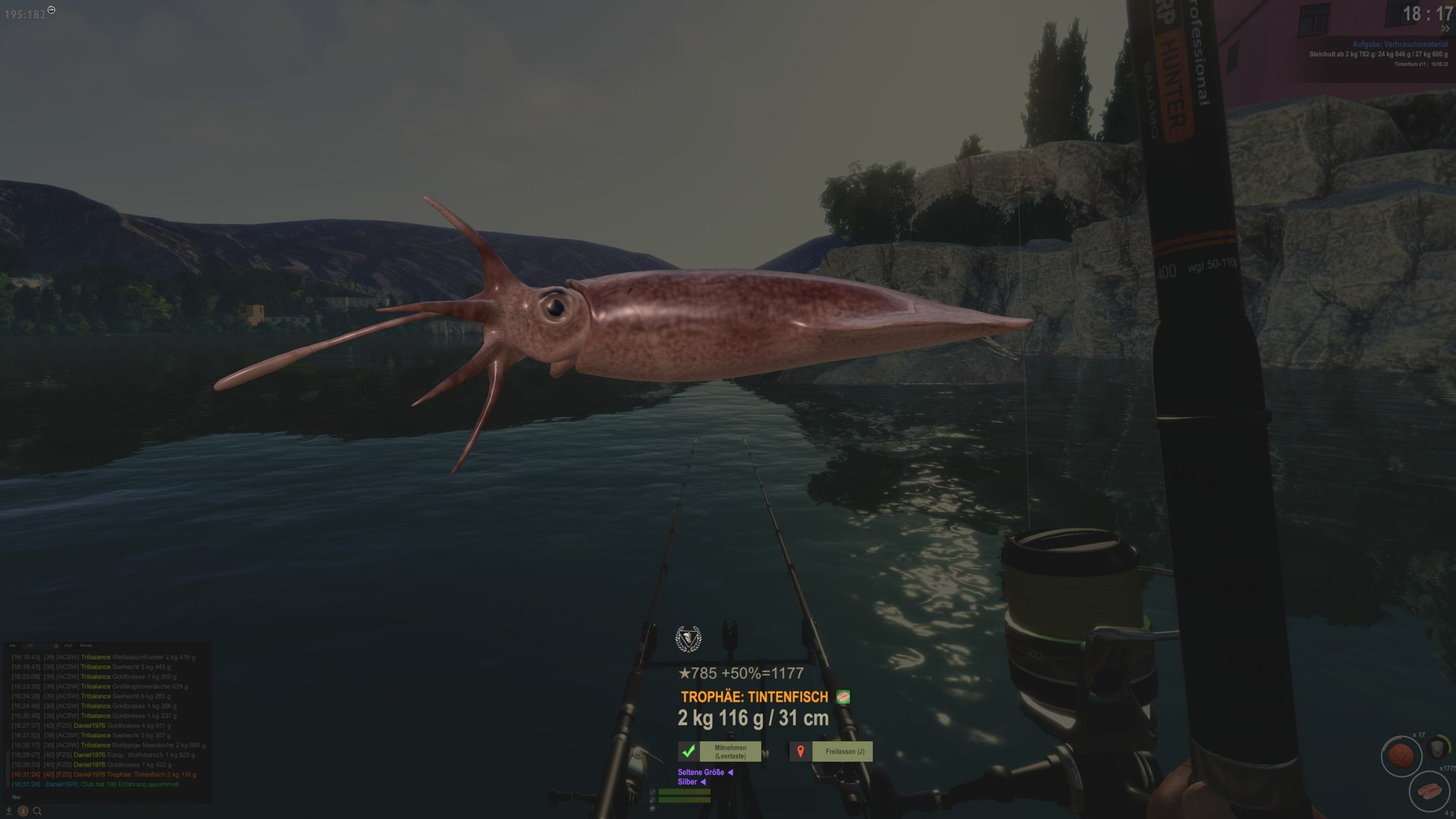Click the download arrow icon below the chat

9,811
